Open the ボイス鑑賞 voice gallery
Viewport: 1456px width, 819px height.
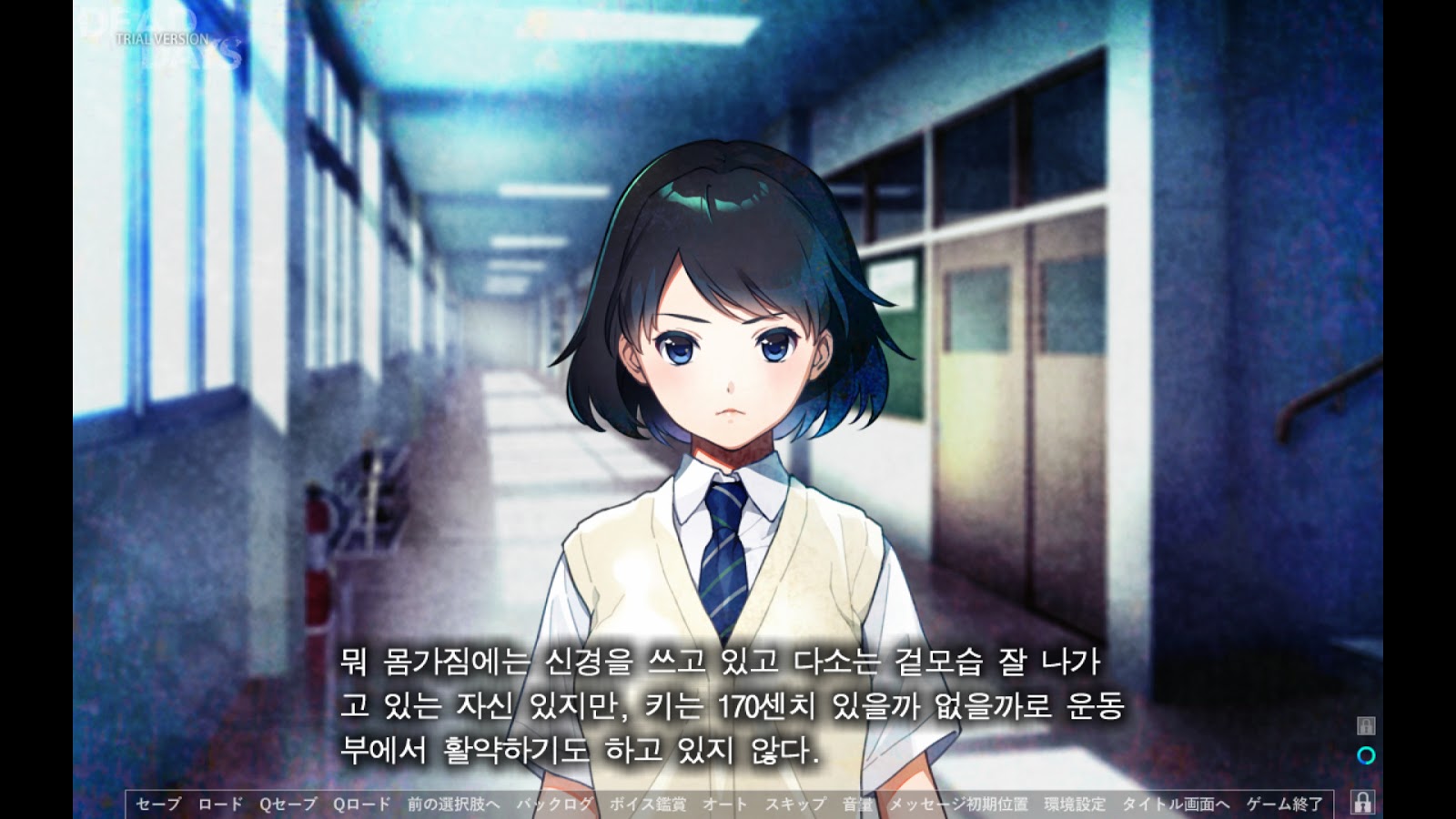pyautogui.click(x=648, y=804)
